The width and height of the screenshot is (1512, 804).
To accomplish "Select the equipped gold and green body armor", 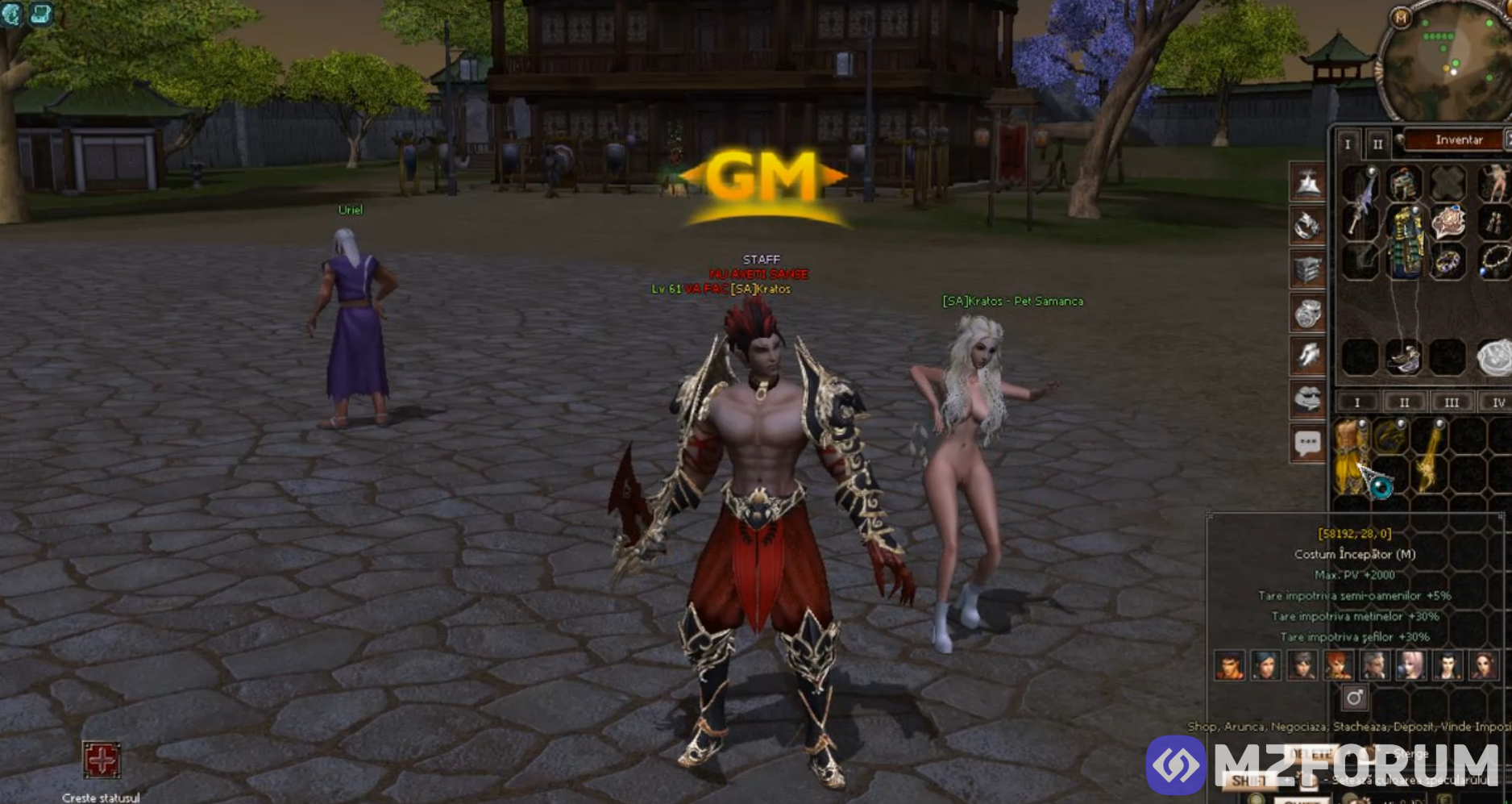I will [x=1405, y=242].
